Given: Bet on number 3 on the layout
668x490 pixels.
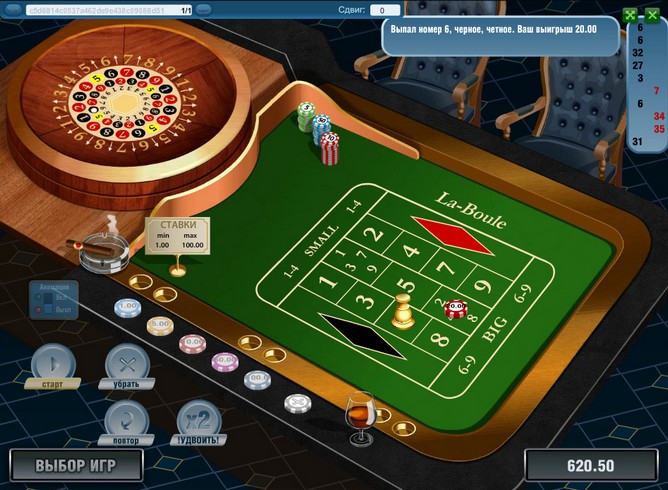Looking at the screenshot, I should coord(366,300).
